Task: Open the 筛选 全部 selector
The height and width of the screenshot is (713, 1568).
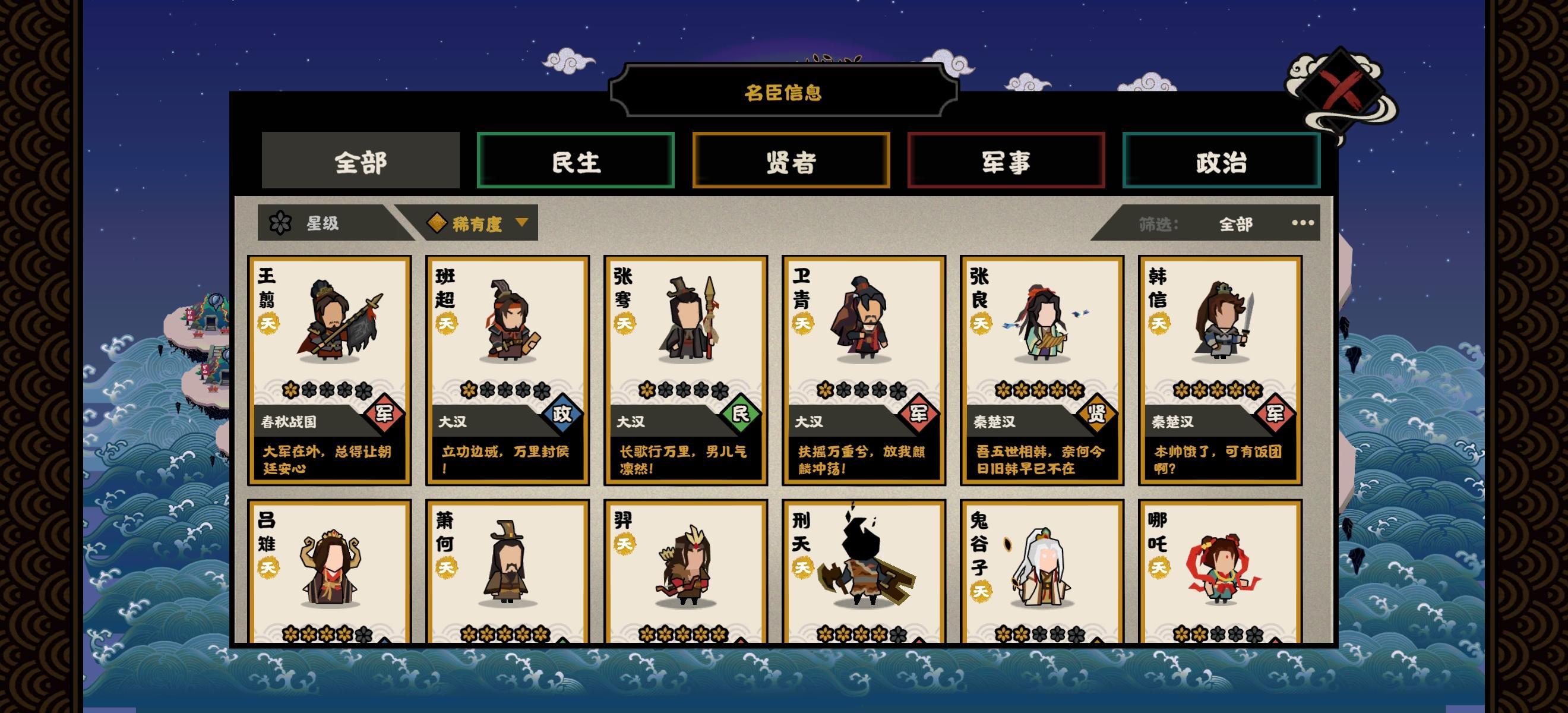Action: pos(1235,224)
